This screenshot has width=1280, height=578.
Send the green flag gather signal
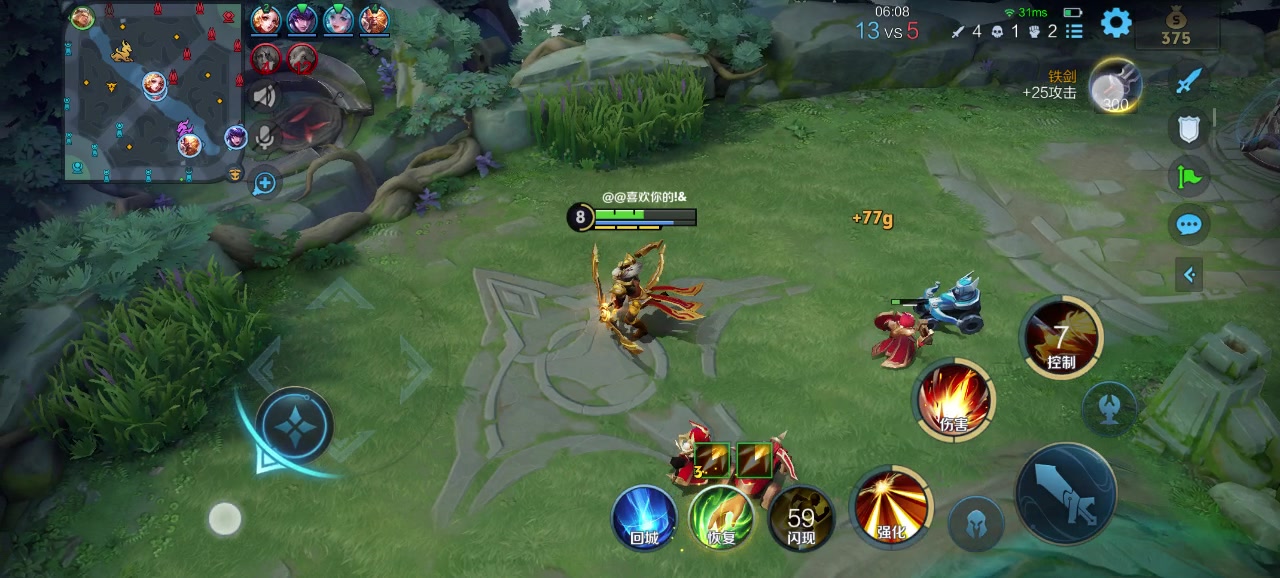tap(1188, 177)
